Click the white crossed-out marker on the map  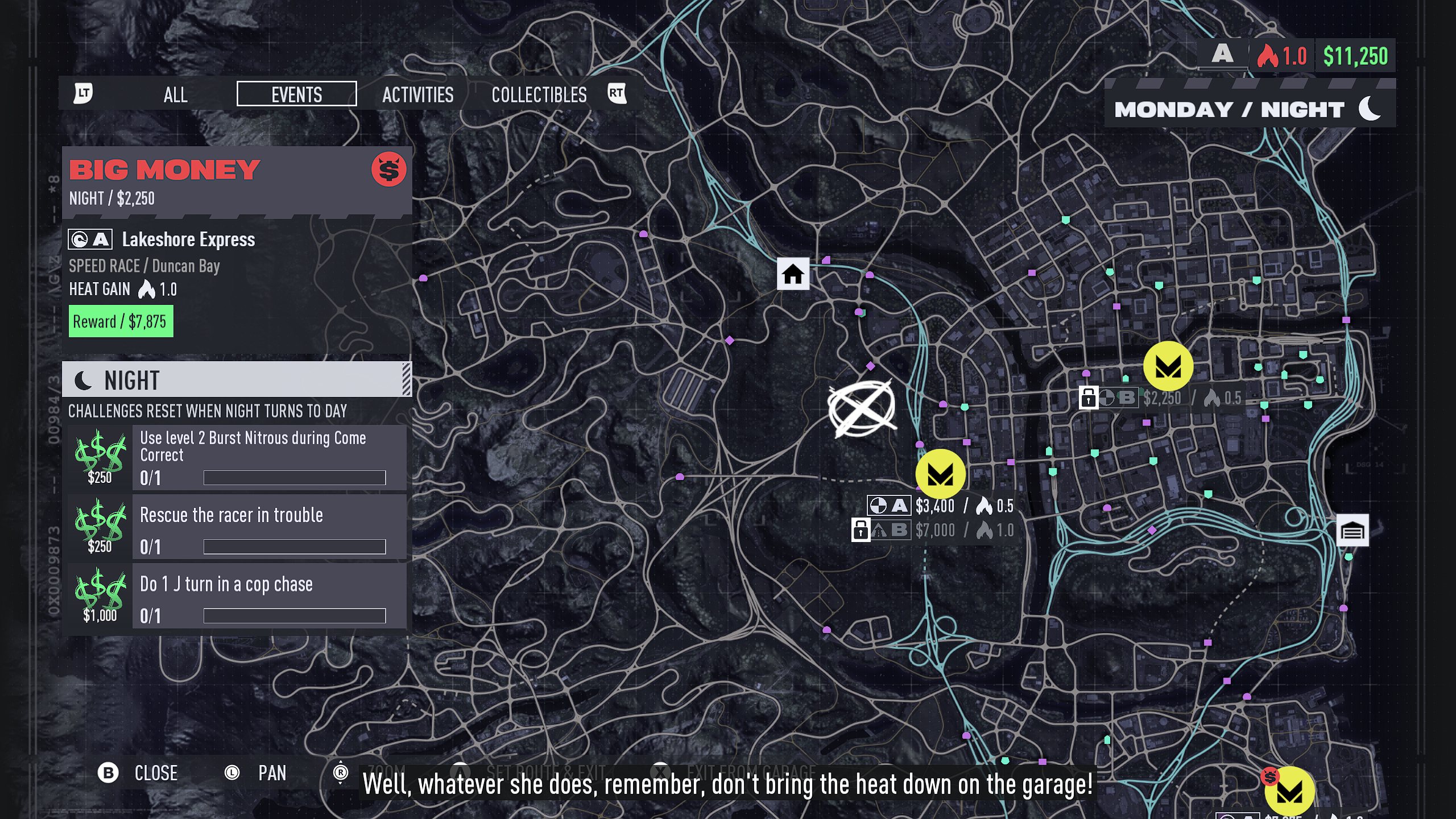(862, 408)
